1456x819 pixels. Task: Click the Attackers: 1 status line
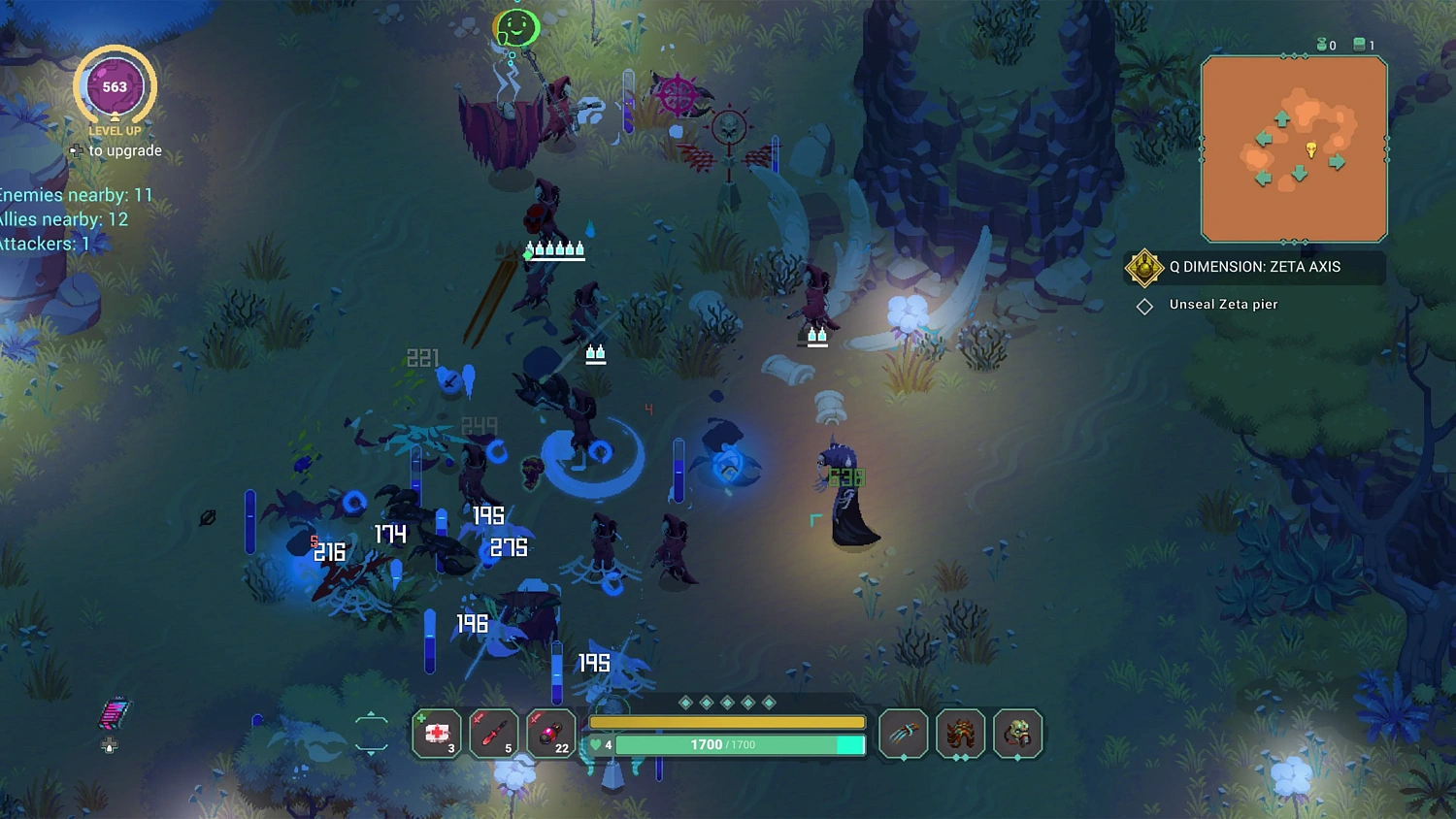[x=44, y=244]
